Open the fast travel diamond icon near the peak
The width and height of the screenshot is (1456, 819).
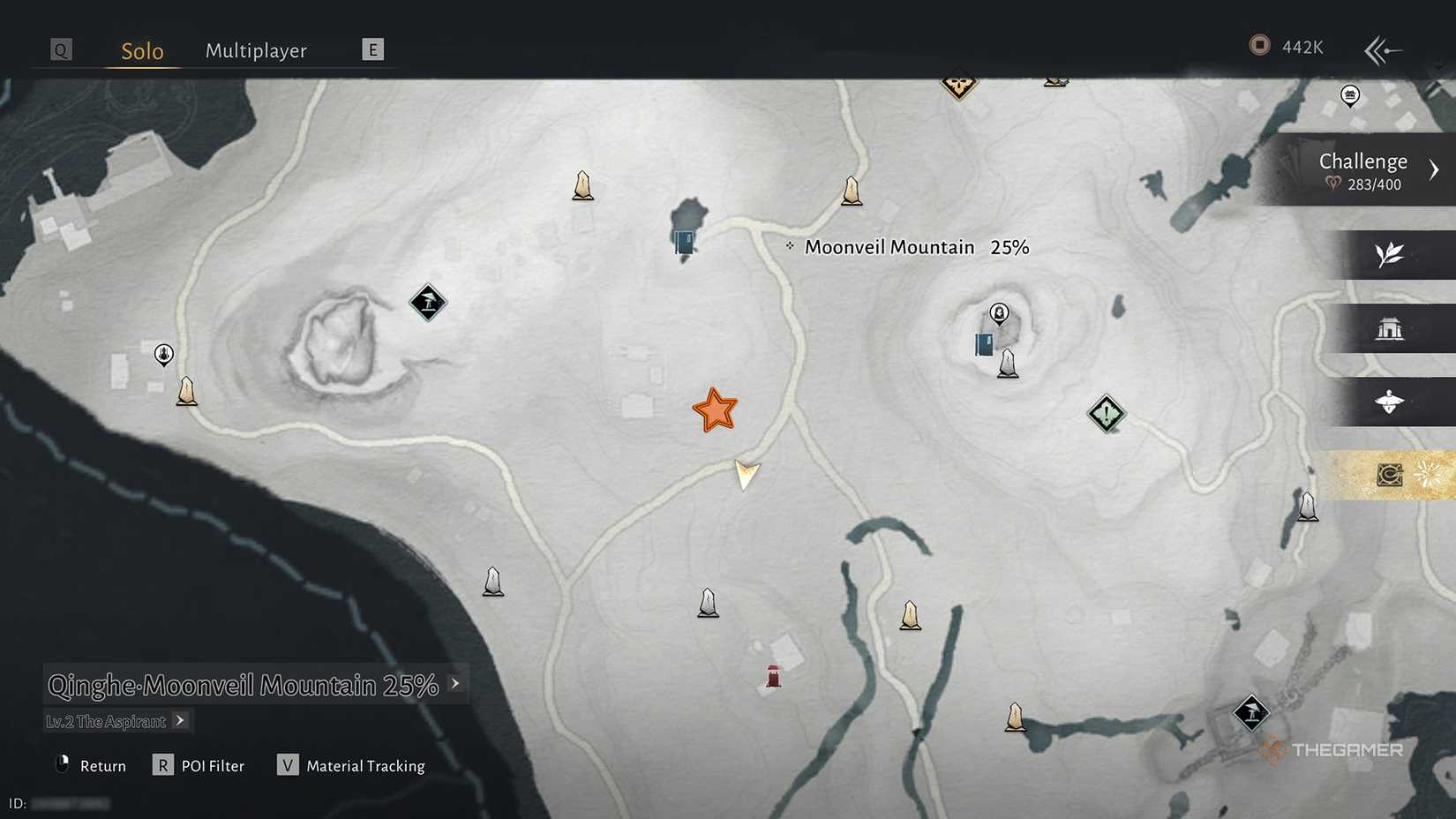[x=429, y=304]
